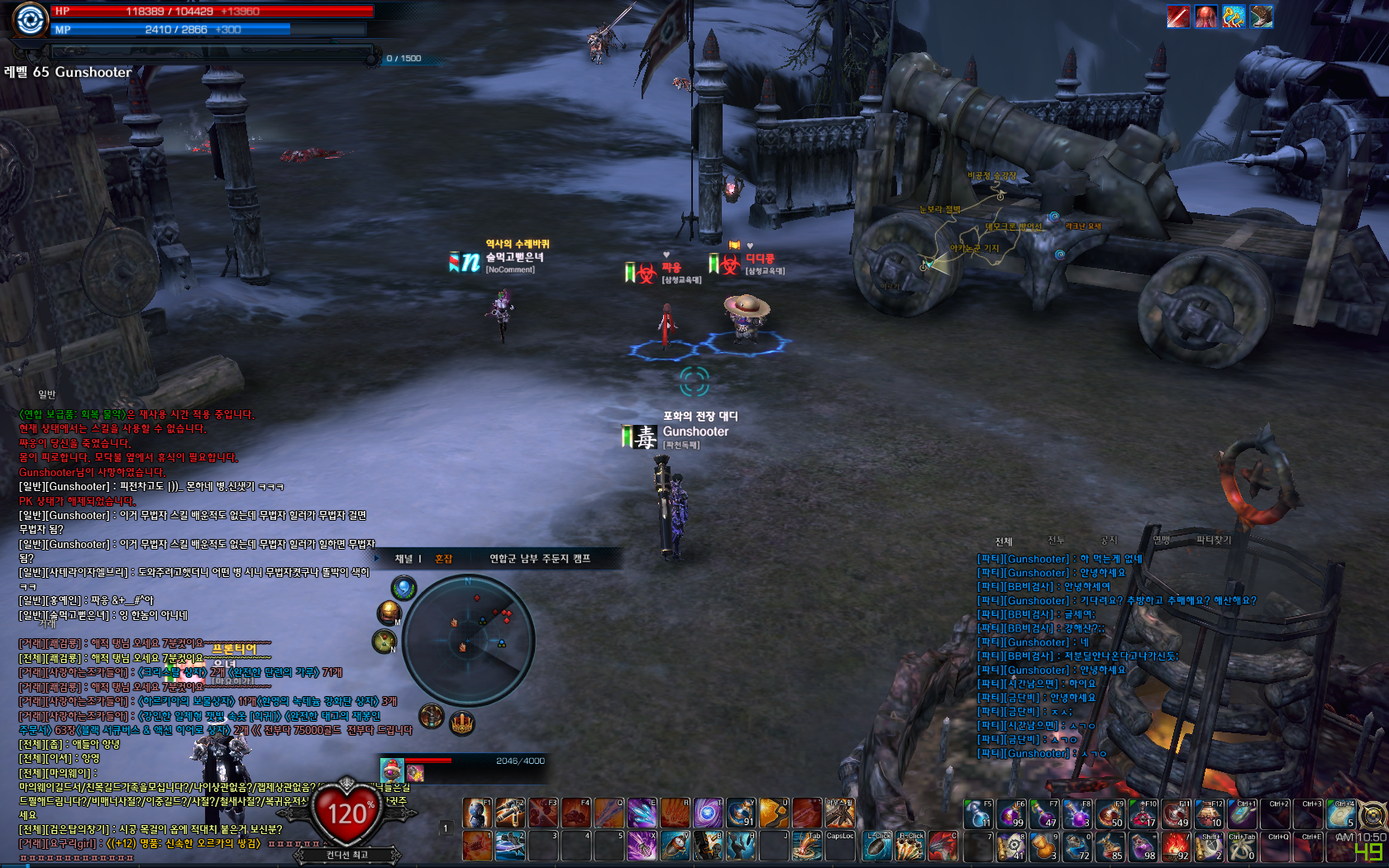Screen dimensions: 1389x868
Task: Click the round gold compass button by the clock
Action: pos(1372,816)
